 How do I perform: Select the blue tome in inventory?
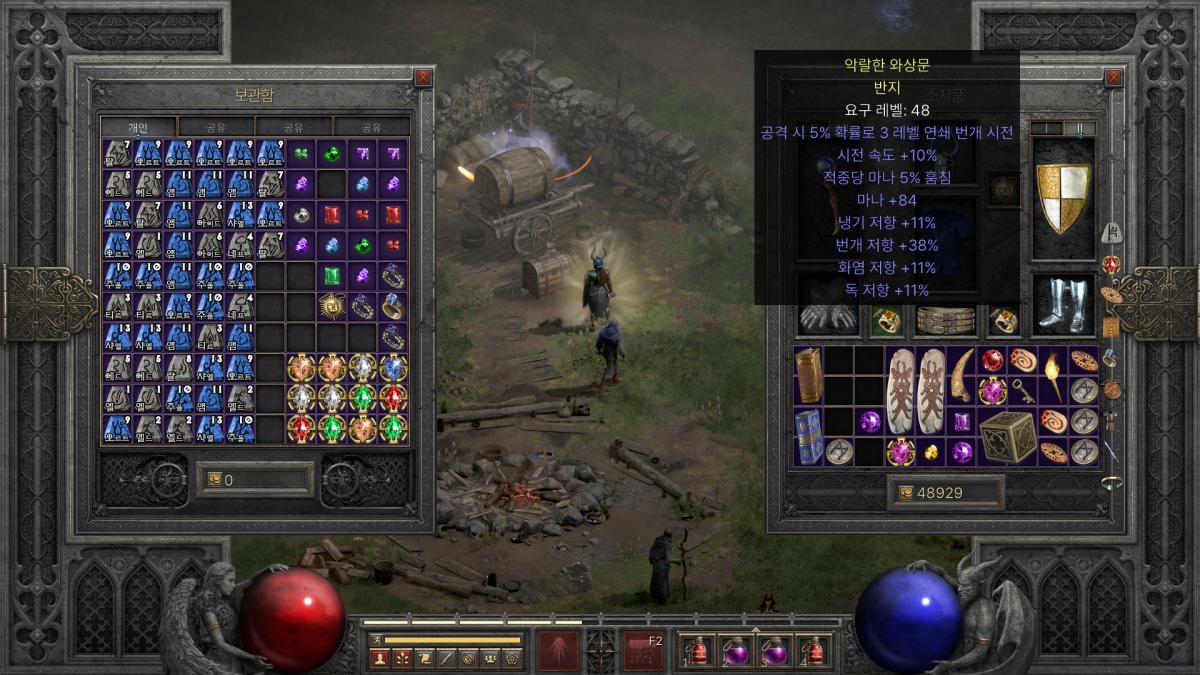coord(808,436)
